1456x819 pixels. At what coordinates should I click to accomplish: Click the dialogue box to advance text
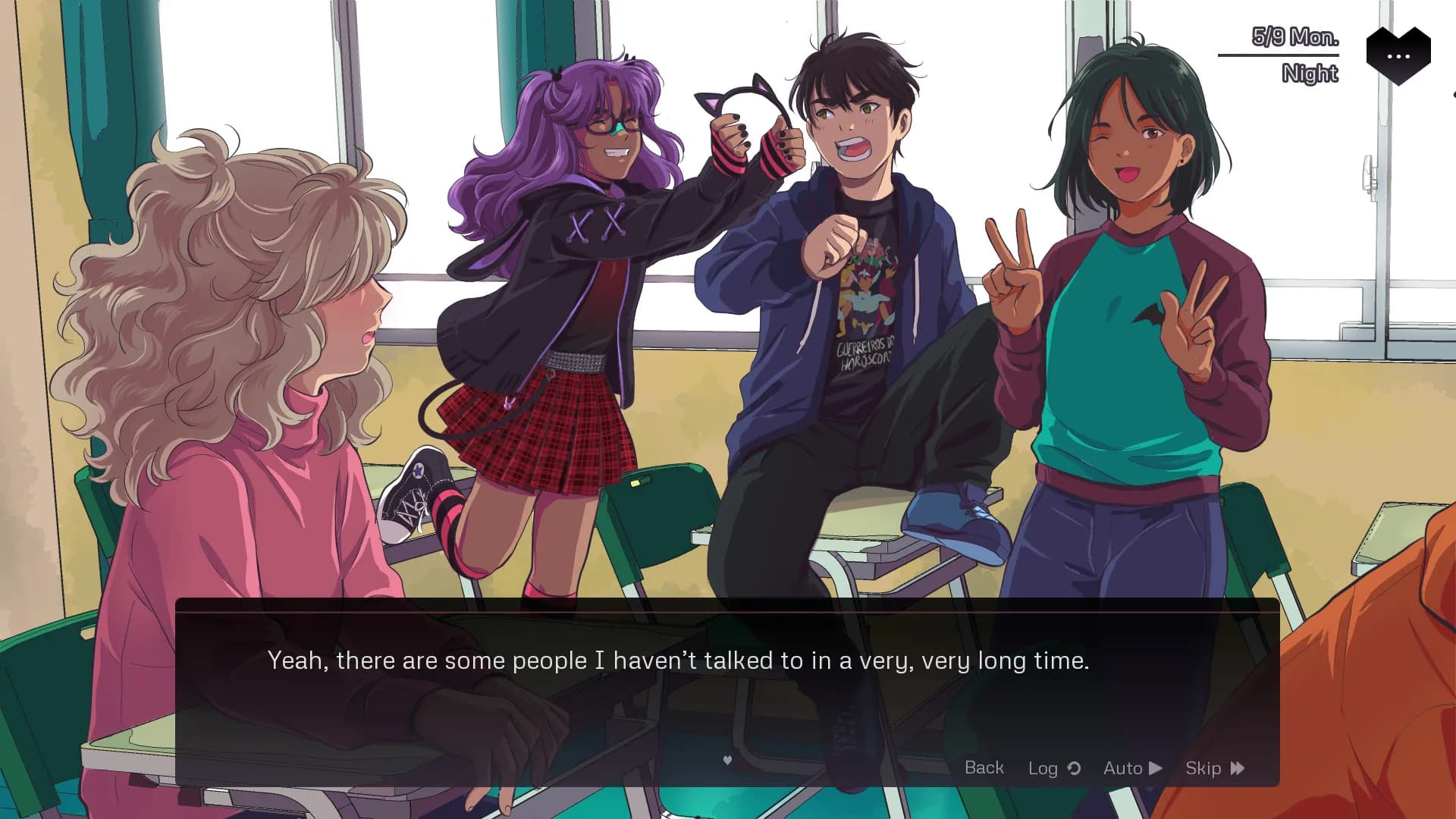click(682, 667)
